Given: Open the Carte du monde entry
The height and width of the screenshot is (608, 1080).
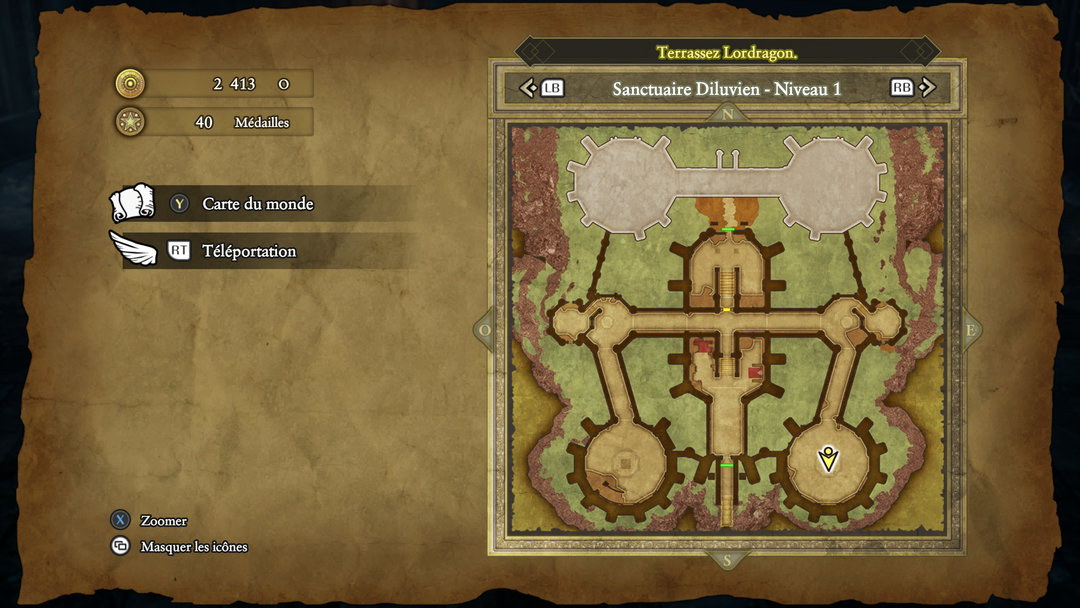Looking at the screenshot, I should pyautogui.click(x=257, y=204).
